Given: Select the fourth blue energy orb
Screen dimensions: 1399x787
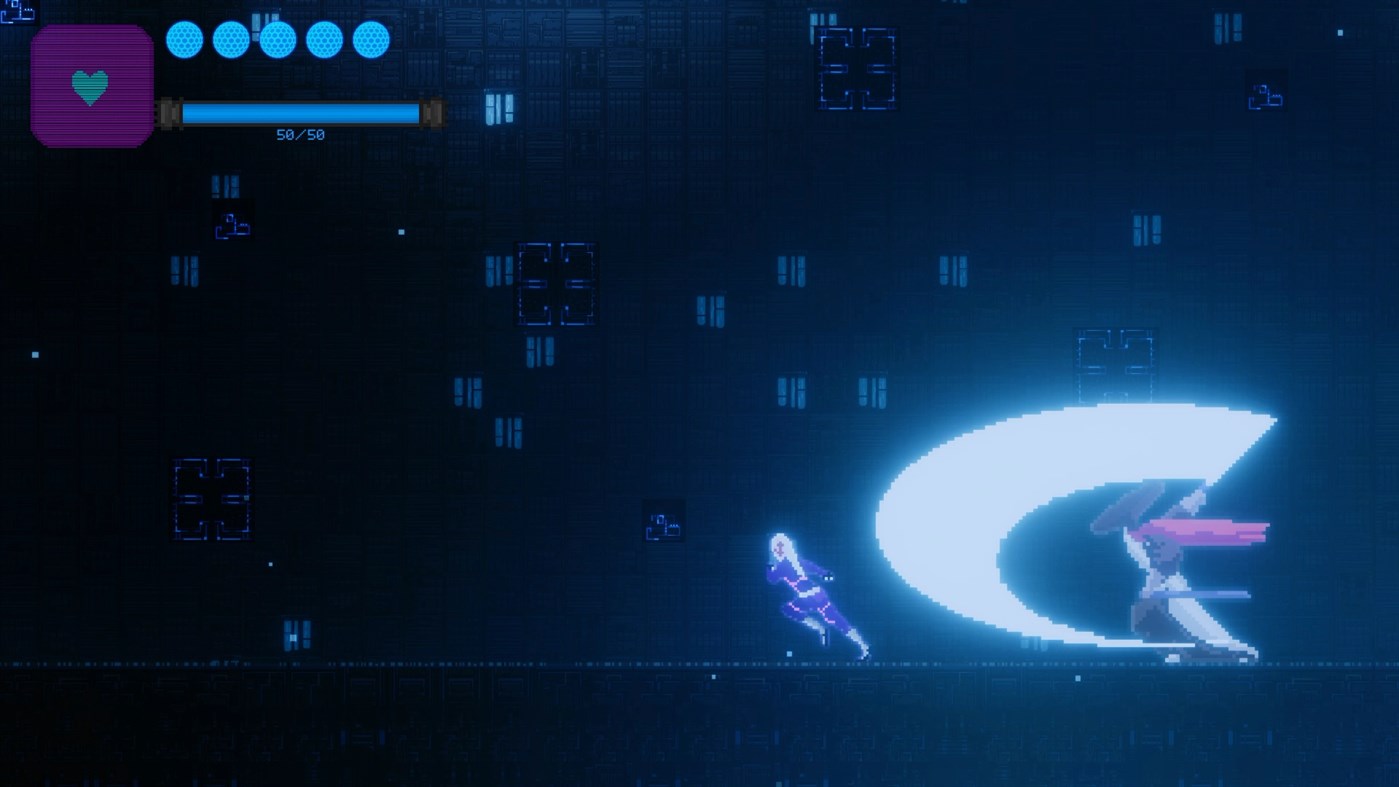Looking at the screenshot, I should pos(325,40).
